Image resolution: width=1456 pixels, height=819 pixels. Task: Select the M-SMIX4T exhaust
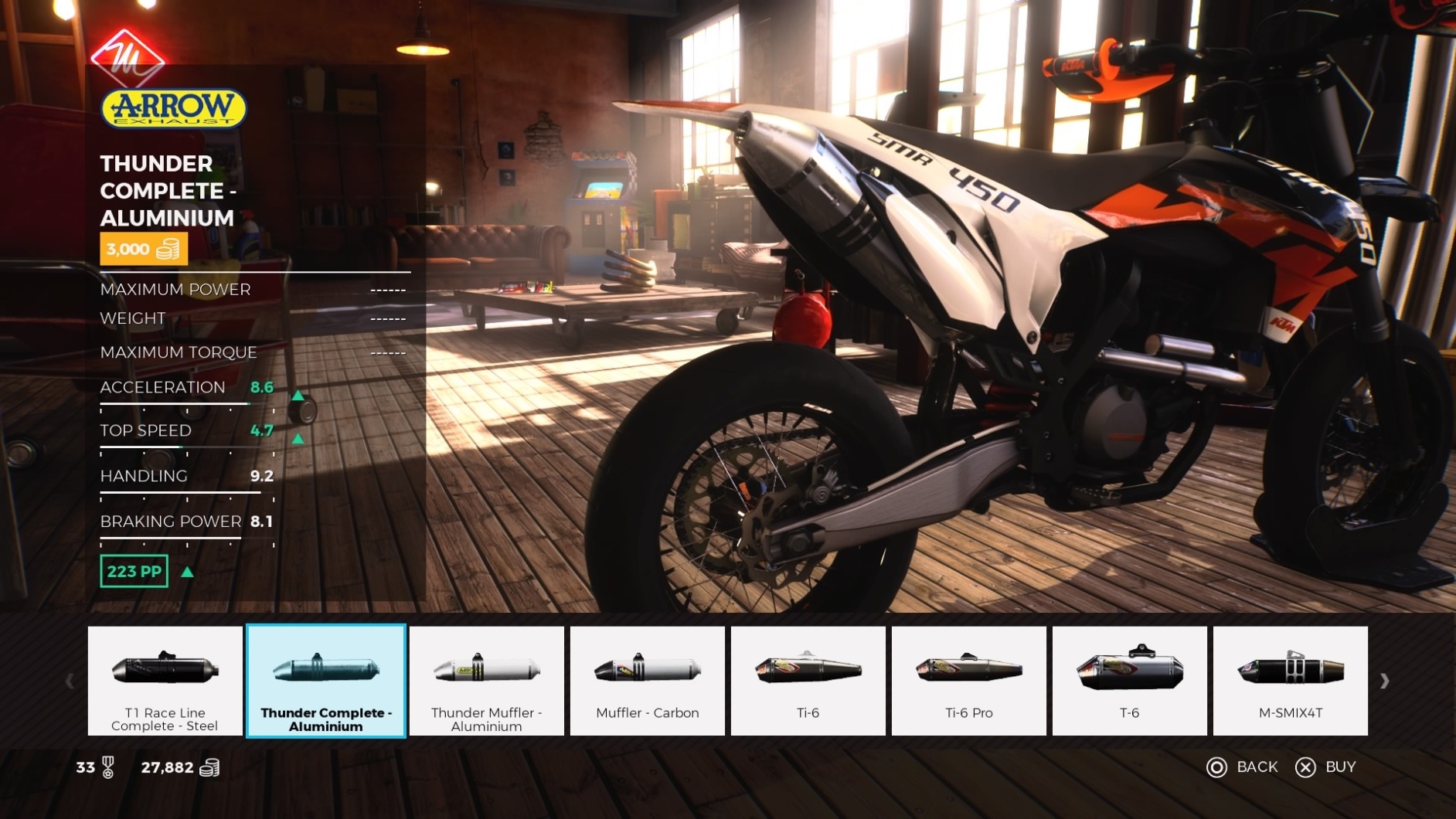[1290, 680]
